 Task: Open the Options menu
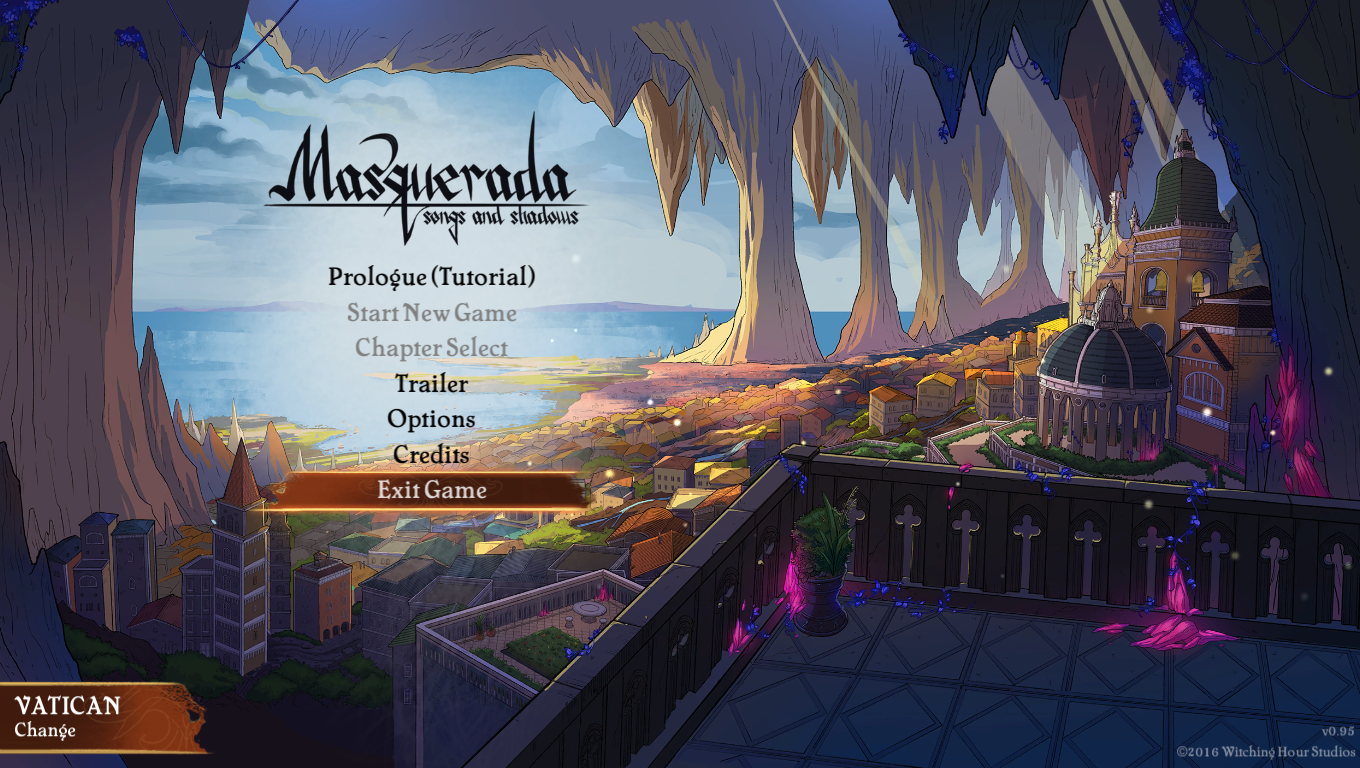431,419
